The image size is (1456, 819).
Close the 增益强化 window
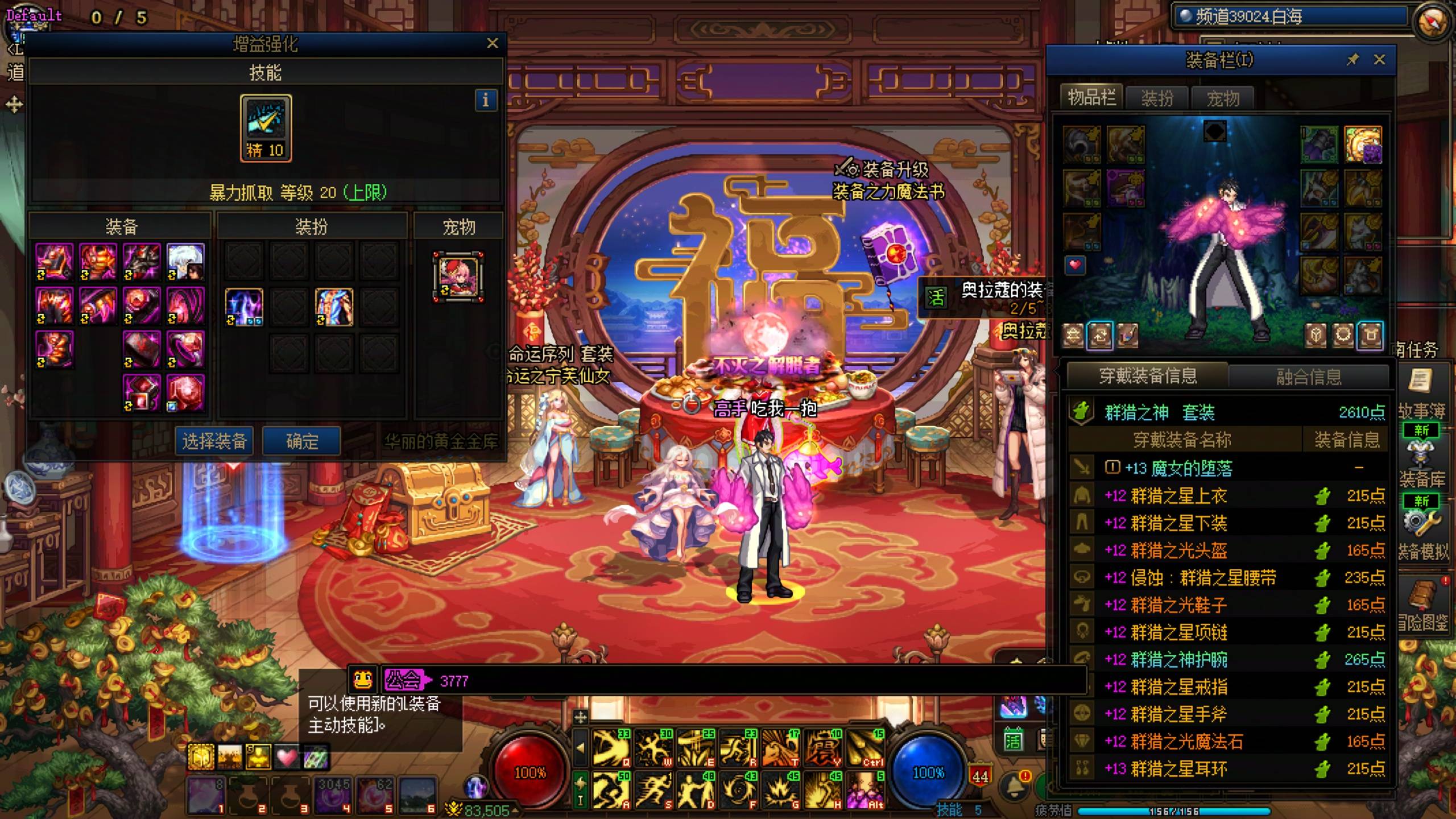coord(493,43)
